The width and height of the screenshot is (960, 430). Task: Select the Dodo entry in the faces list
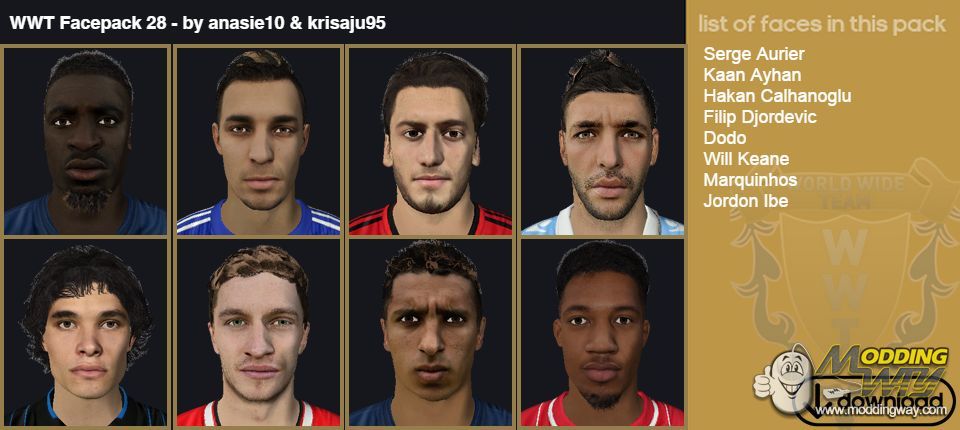pos(725,138)
